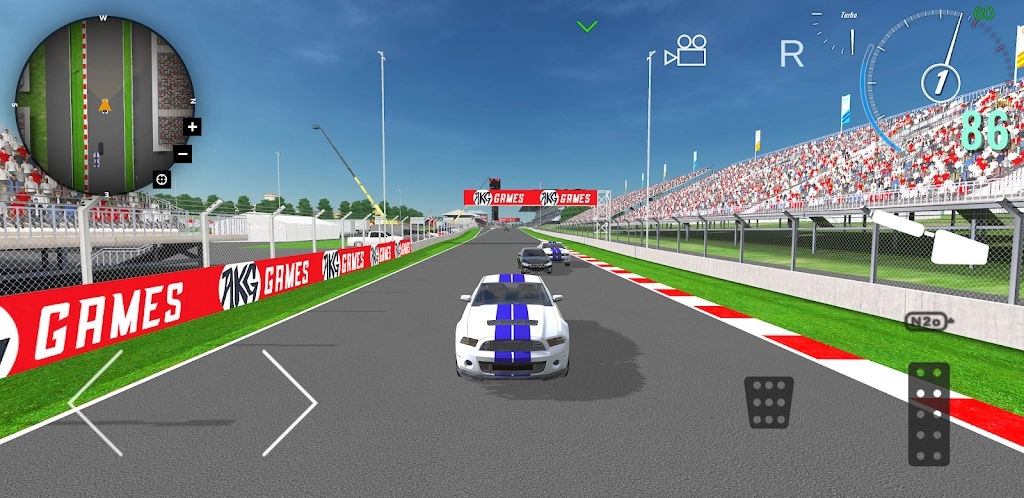
Task: Switch camera view with the camera icon
Action: point(686,51)
